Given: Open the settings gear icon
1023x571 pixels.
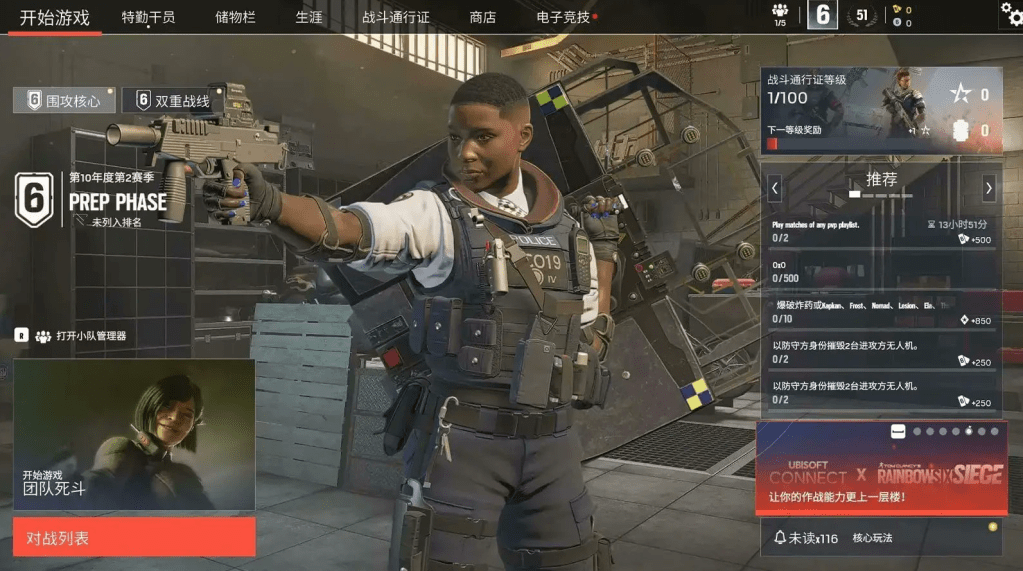Looking at the screenshot, I should tap(1011, 14).
